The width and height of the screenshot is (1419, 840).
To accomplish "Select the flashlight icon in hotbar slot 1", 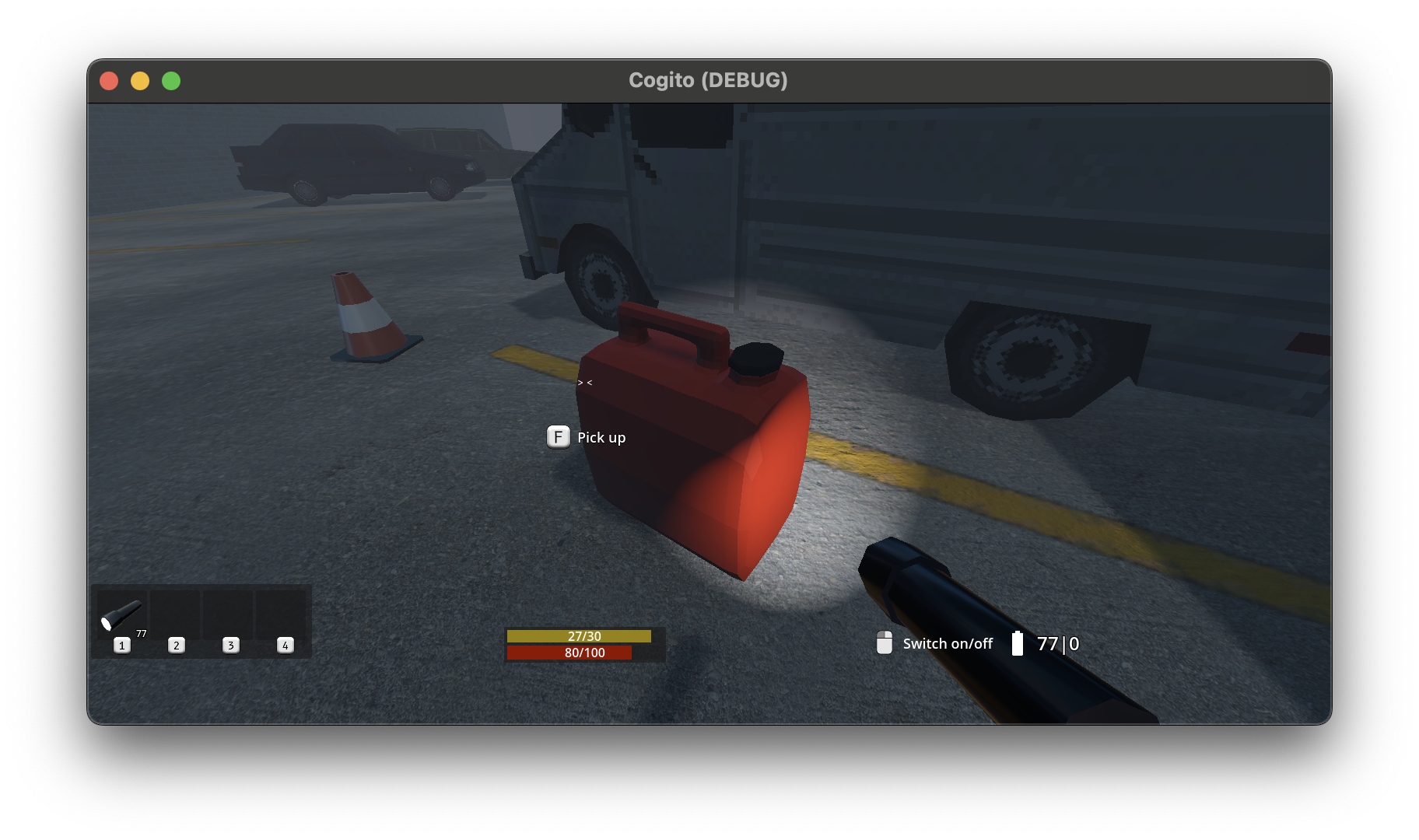I will pyautogui.click(x=122, y=614).
